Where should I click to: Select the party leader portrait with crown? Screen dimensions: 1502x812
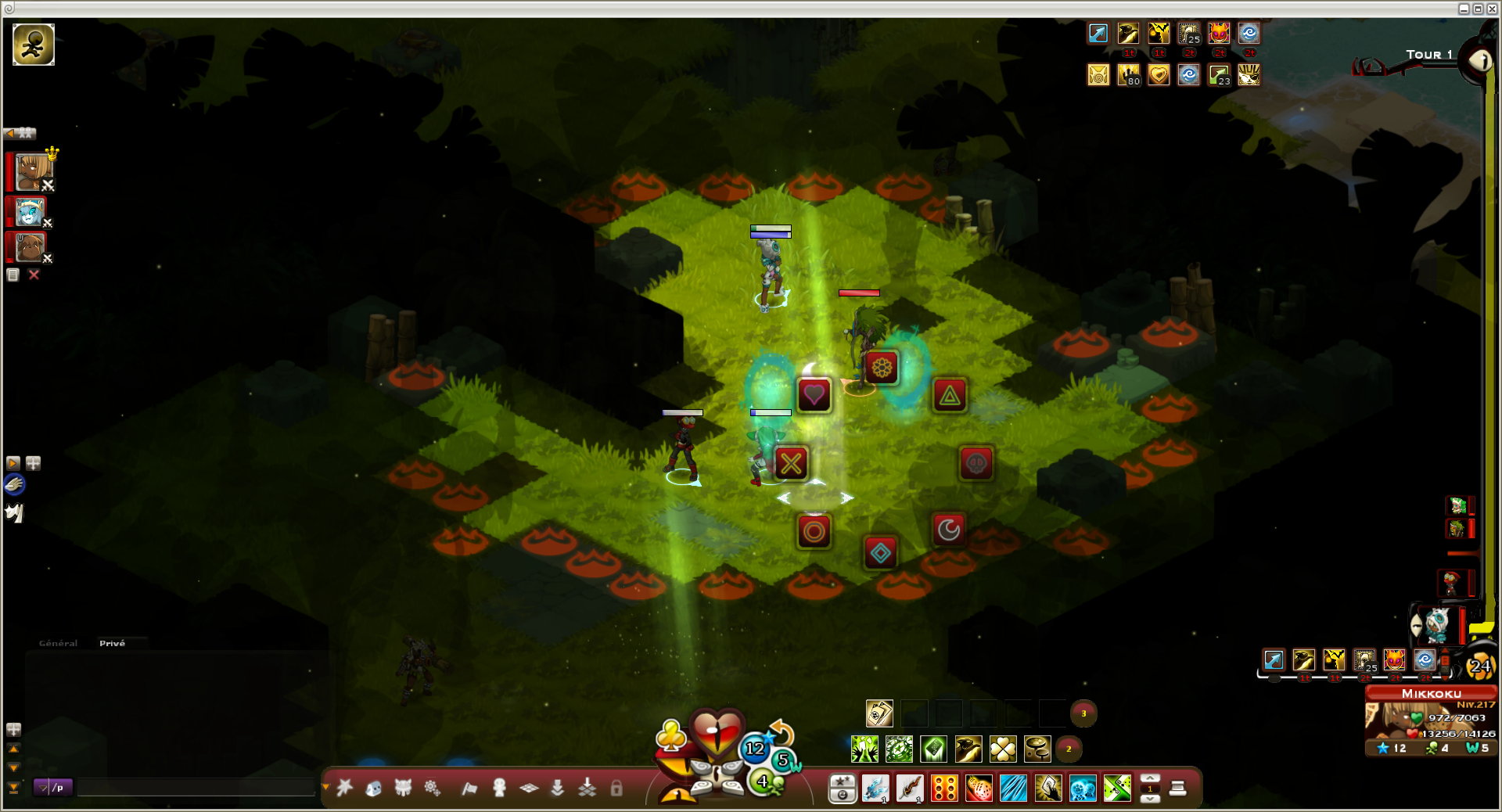pyautogui.click(x=33, y=171)
